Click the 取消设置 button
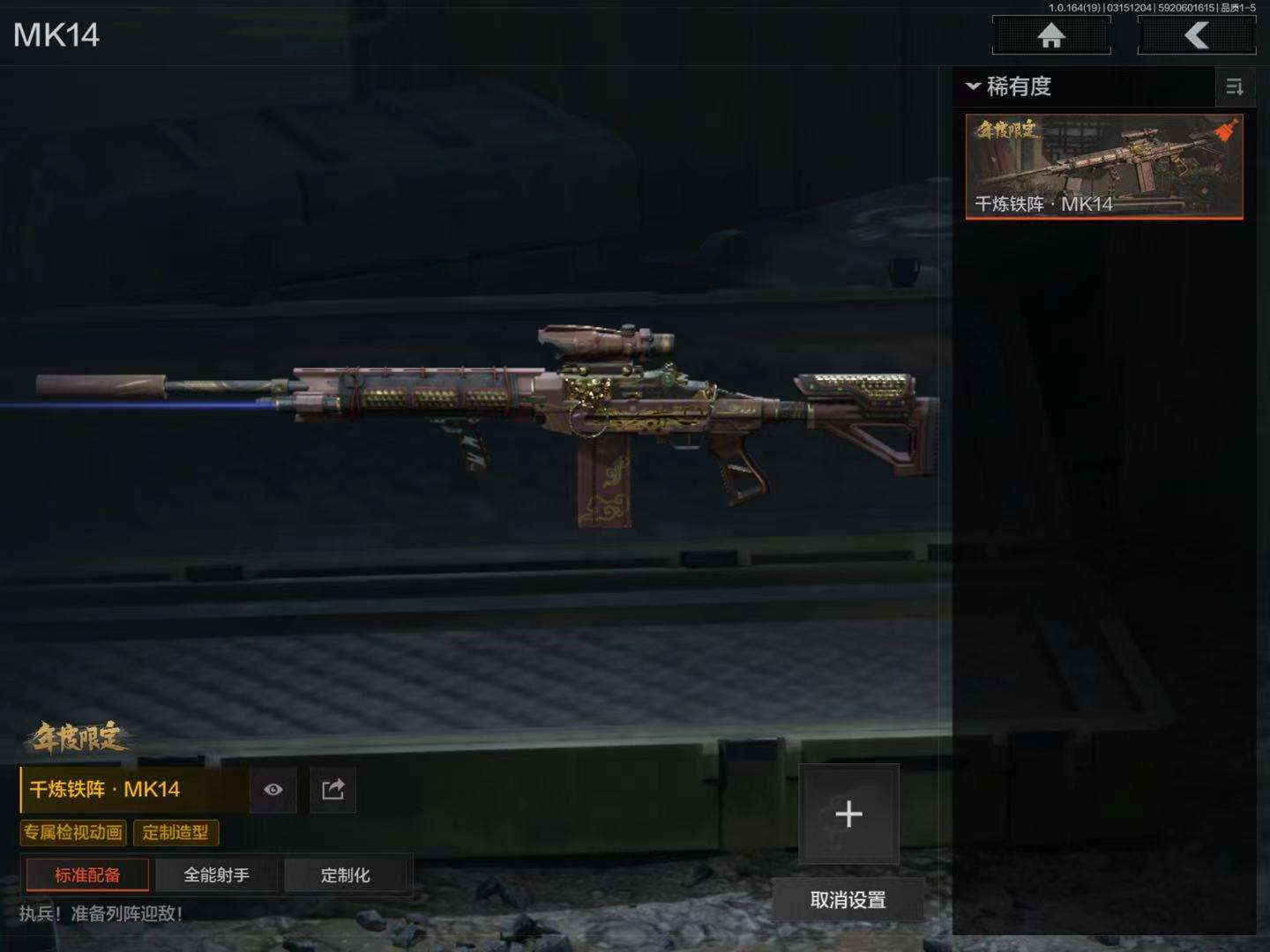The image size is (1270, 952). (x=848, y=900)
